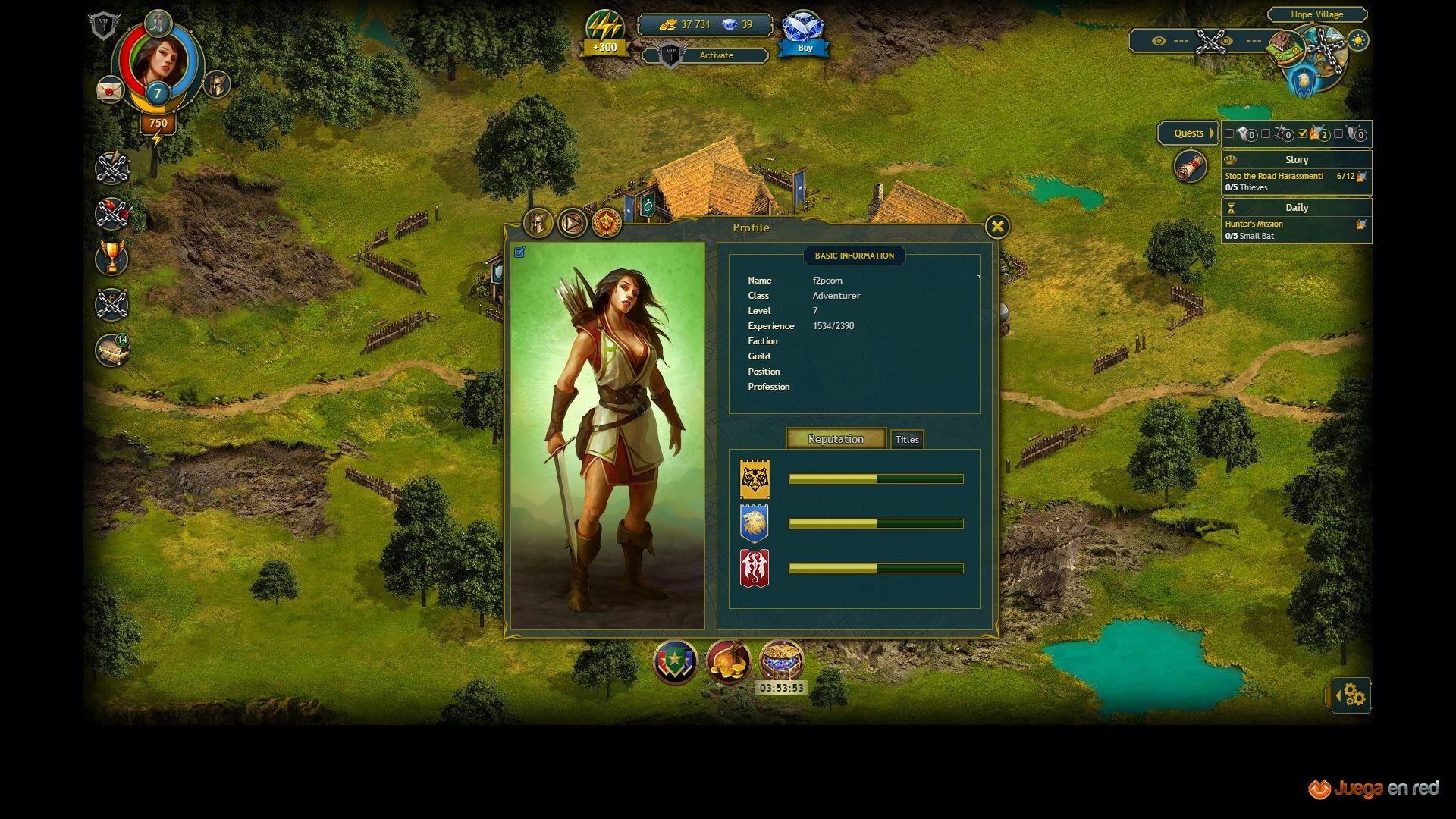
Task: Open the trophy achievements icon
Action: coord(112,259)
